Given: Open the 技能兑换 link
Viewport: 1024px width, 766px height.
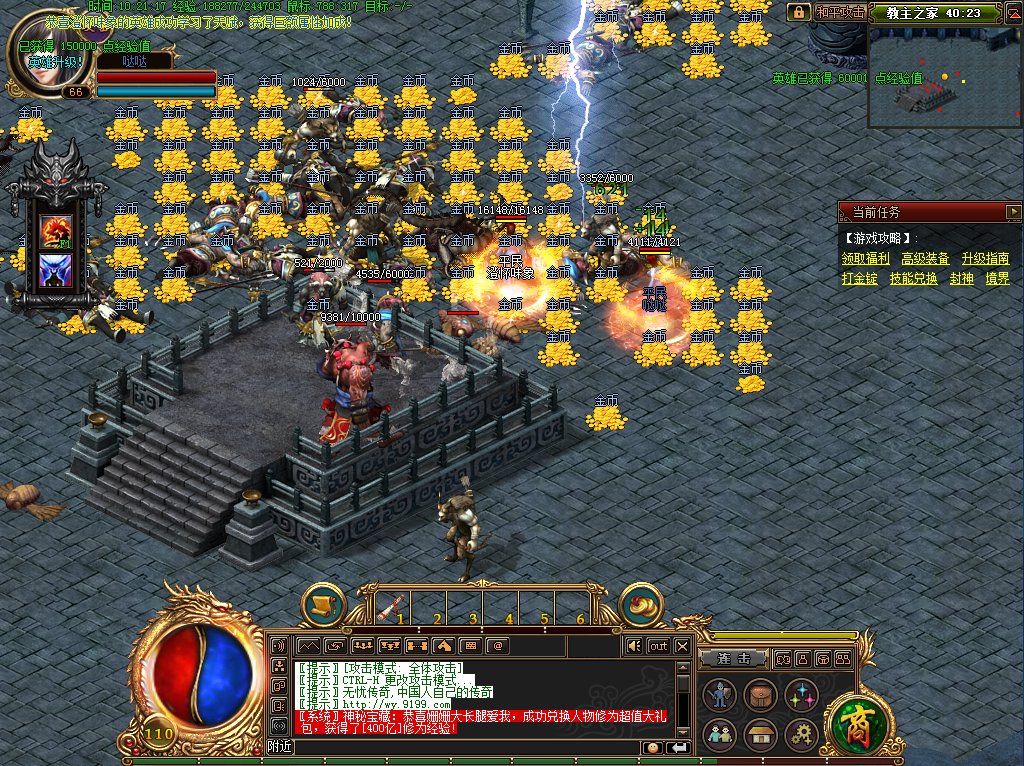Looking at the screenshot, I should click(913, 279).
